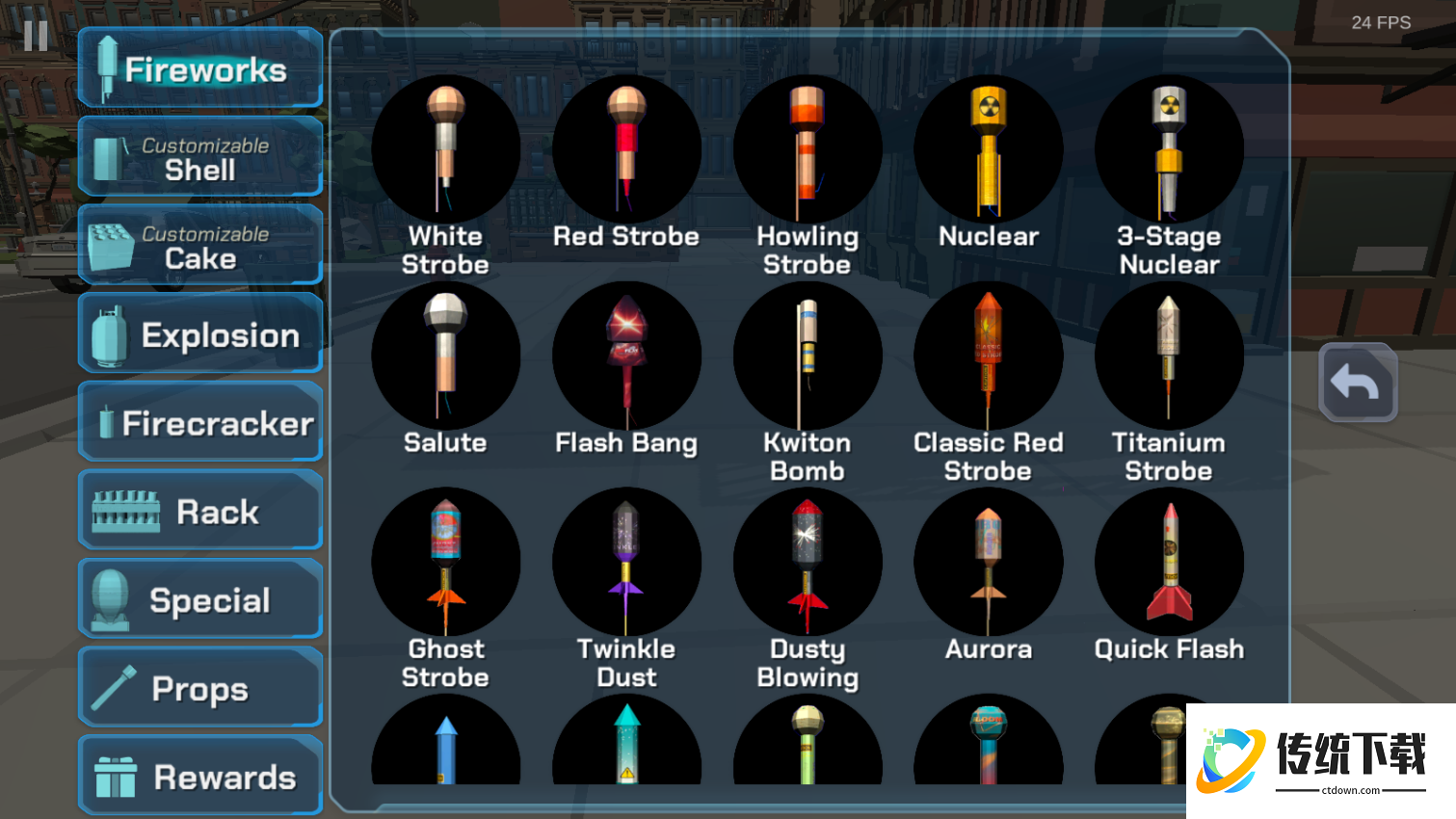This screenshot has height=819, width=1456.
Task: Open the Customizable Shell category
Action: [x=200, y=157]
